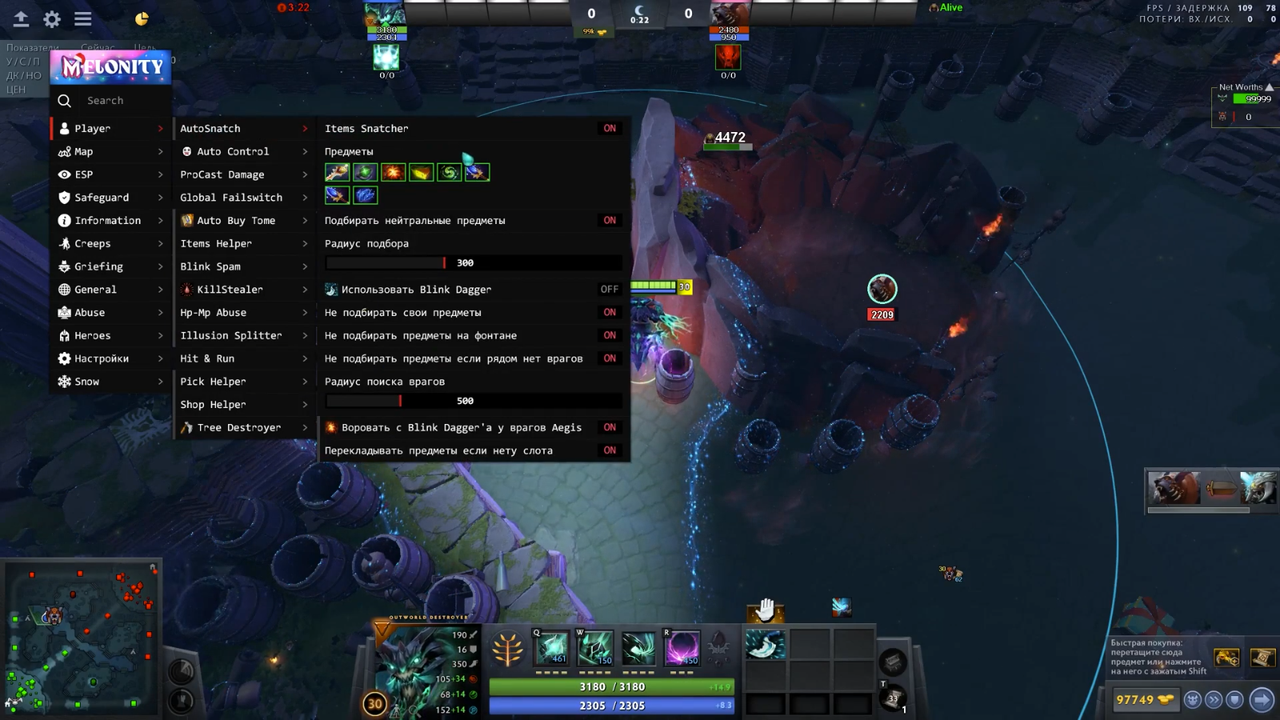Viewport: 1280px width, 720px height.
Task: Open the talent tree via level 30 icon
Action: 374,703
